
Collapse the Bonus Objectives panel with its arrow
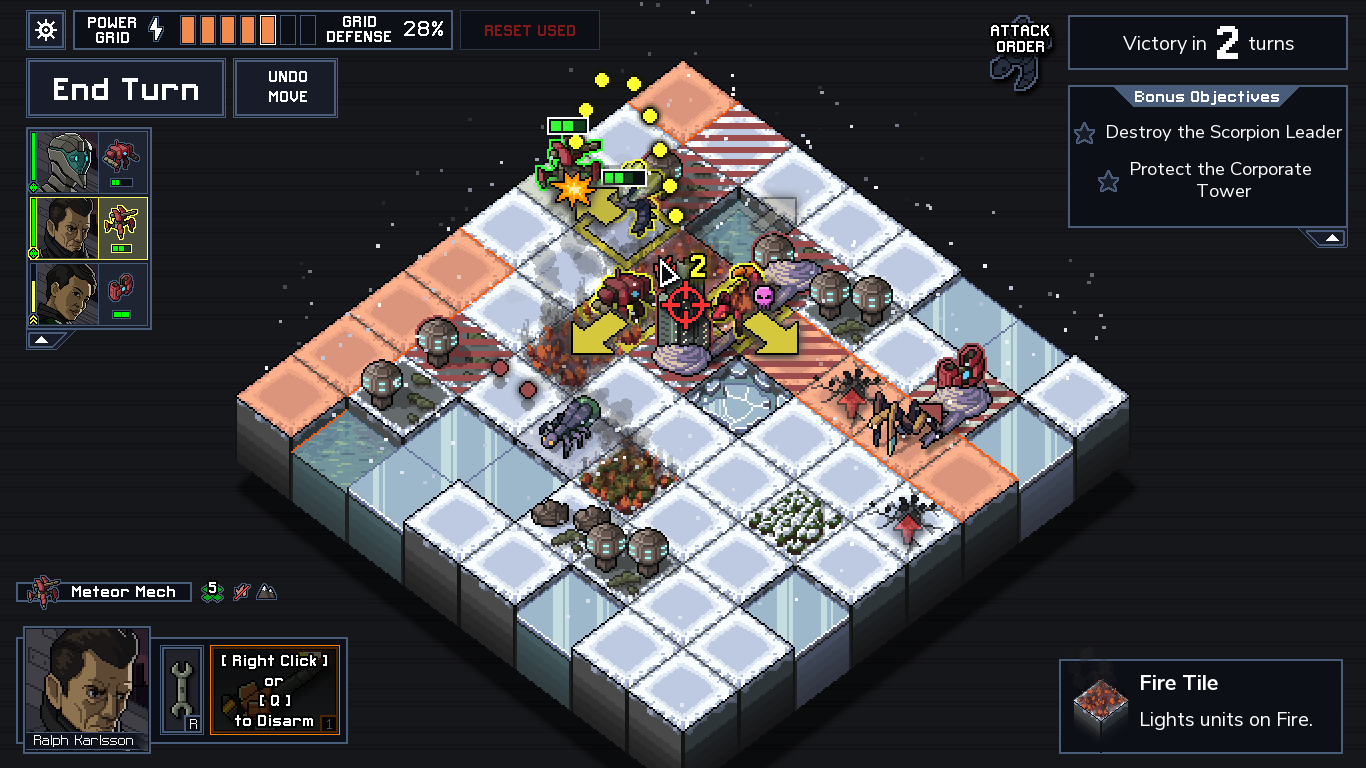click(1331, 237)
